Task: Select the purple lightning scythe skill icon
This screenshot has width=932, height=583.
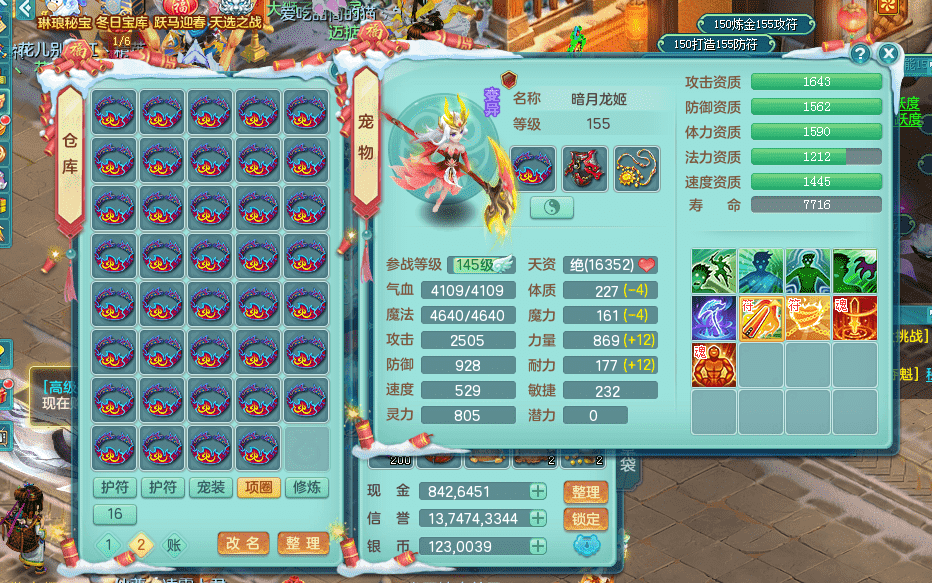Action: [x=714, y=318]
